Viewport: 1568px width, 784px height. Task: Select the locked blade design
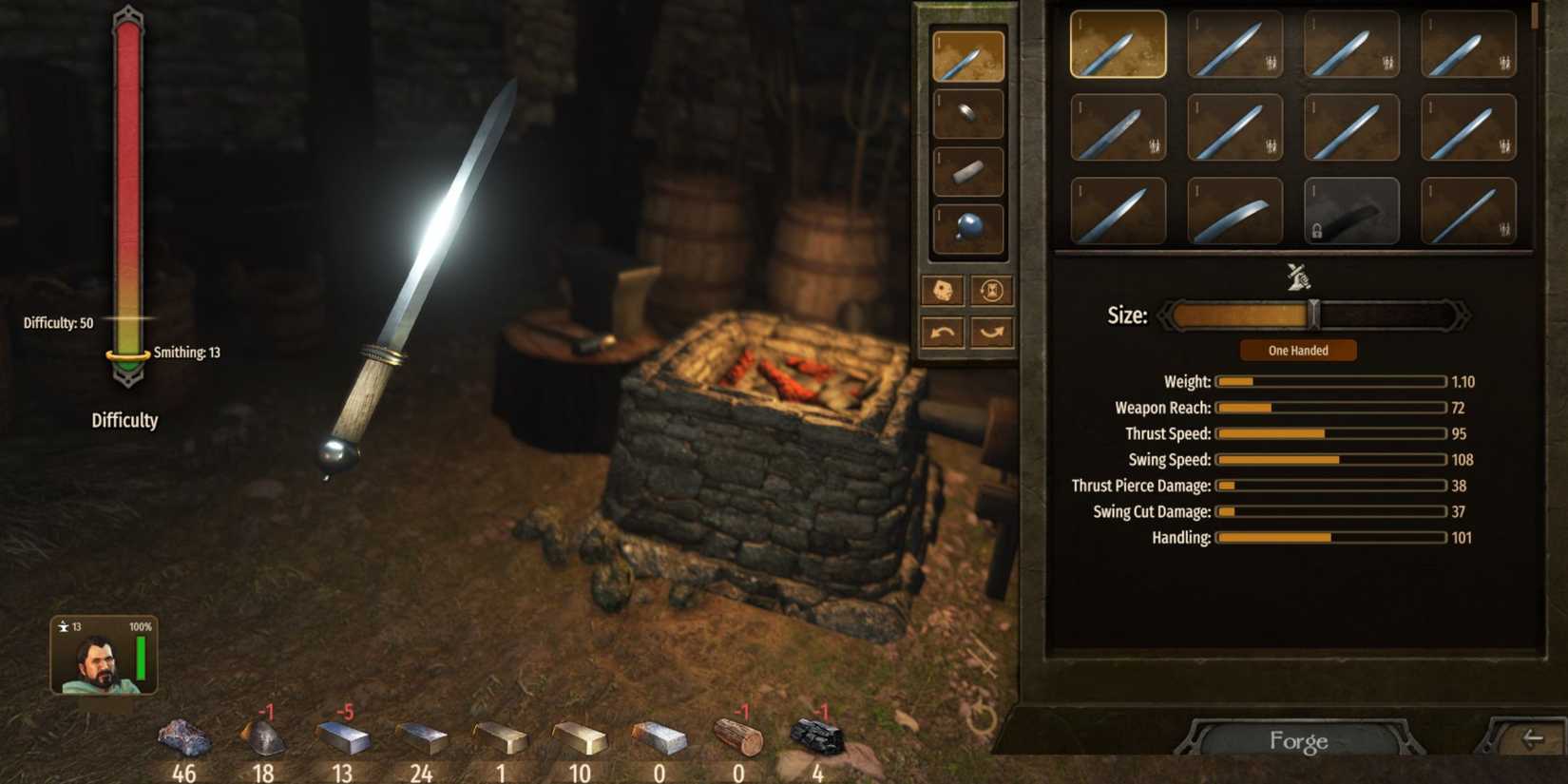[1351, 211]
